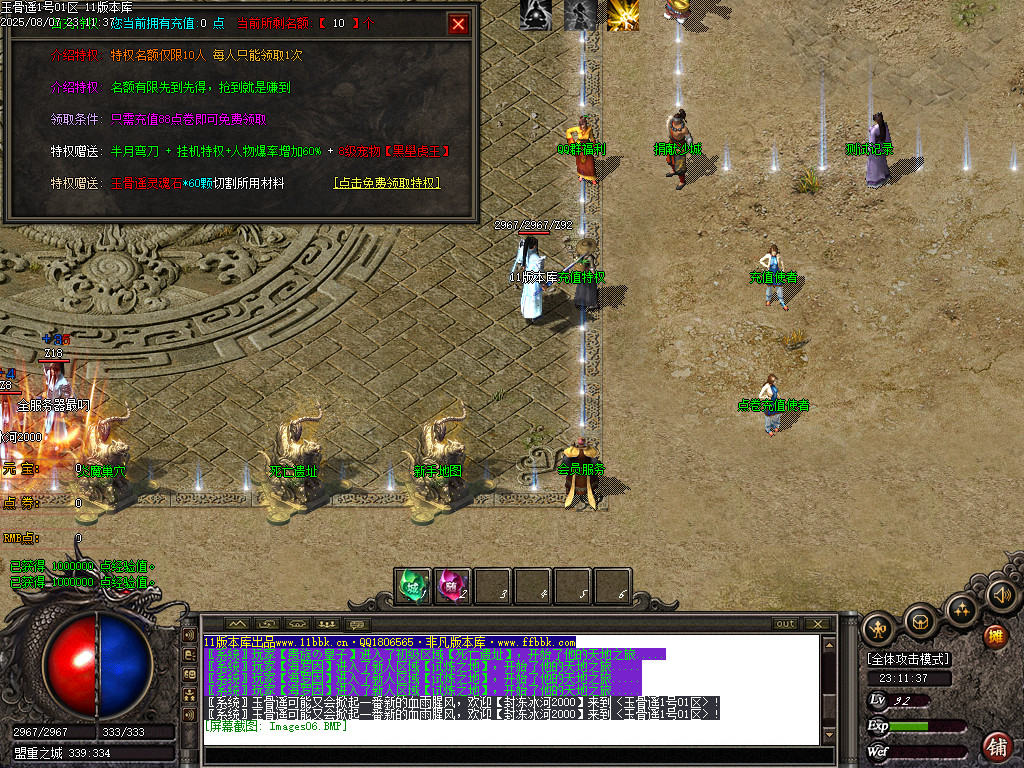Select the green gem in hotbar slot 1
This screenshot has height=768, width=1024.
click(x=412, y=585)
